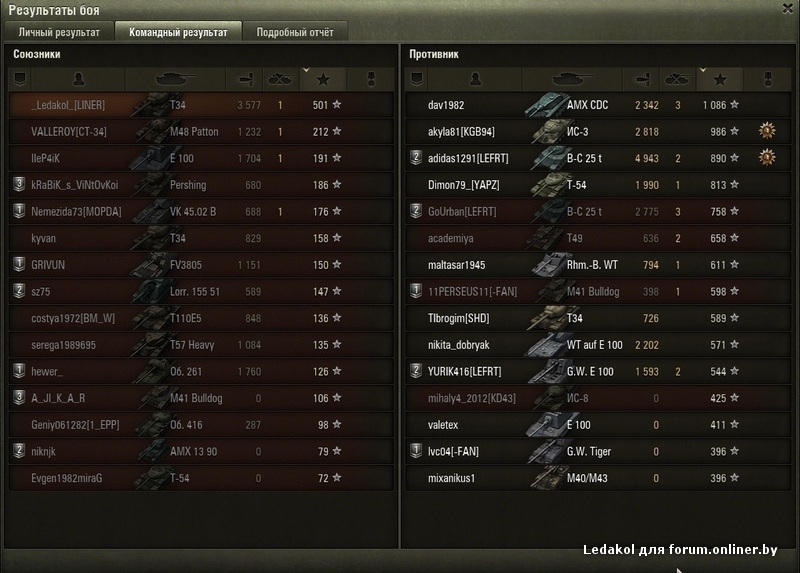Select enemy maltasar1945 row
The image size is (800, 573).
click(456, 265)
